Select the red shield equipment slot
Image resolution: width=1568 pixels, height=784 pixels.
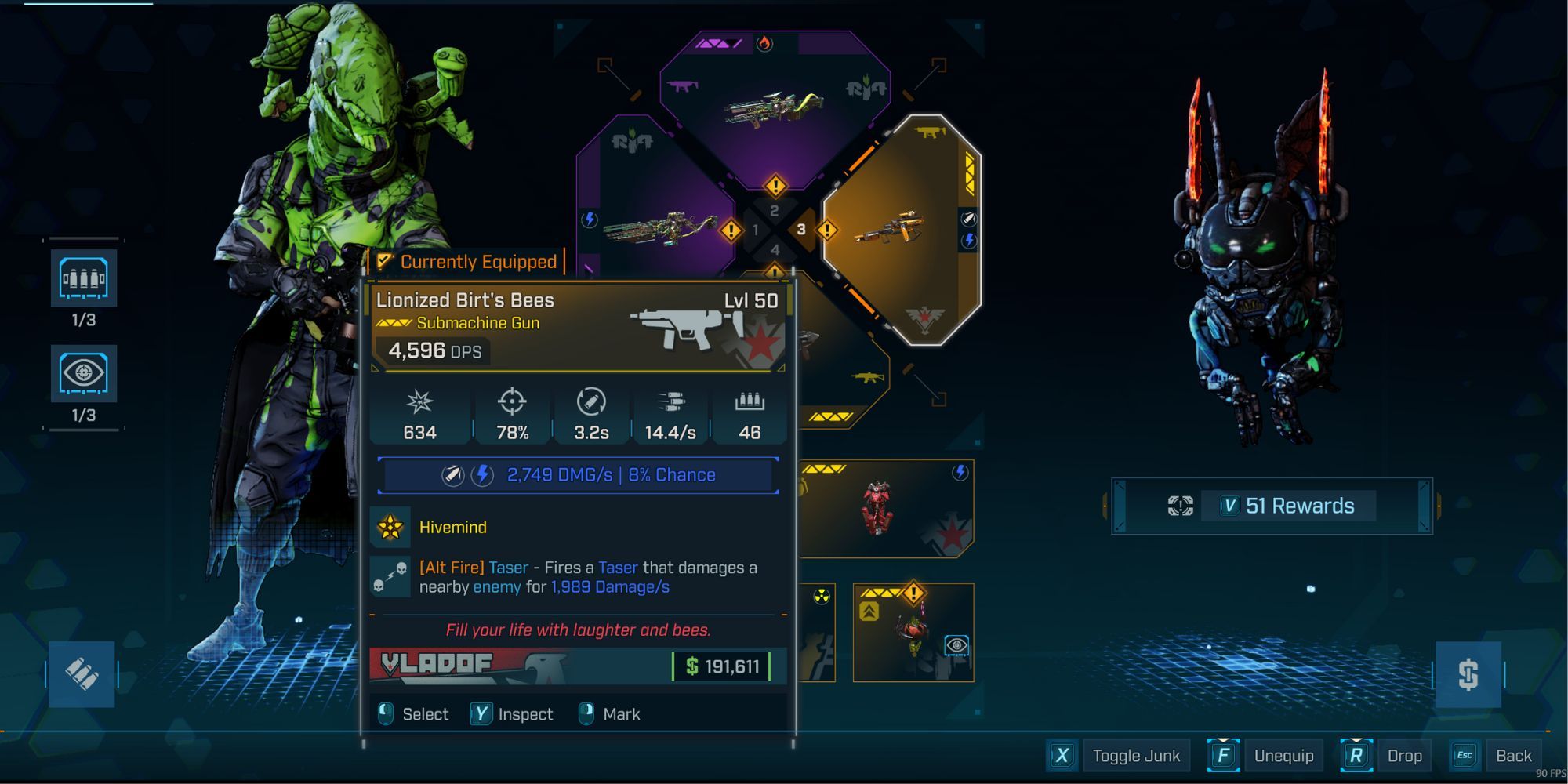tap(886, 510)
